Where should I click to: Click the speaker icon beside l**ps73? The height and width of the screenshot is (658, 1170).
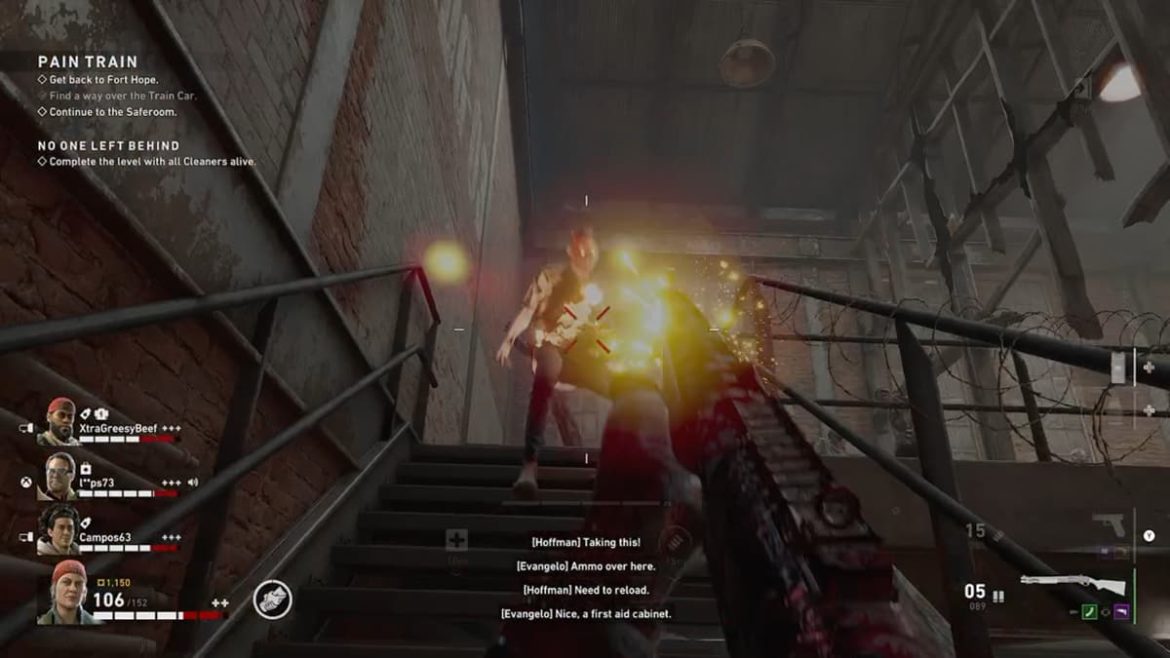click(192, 483)
